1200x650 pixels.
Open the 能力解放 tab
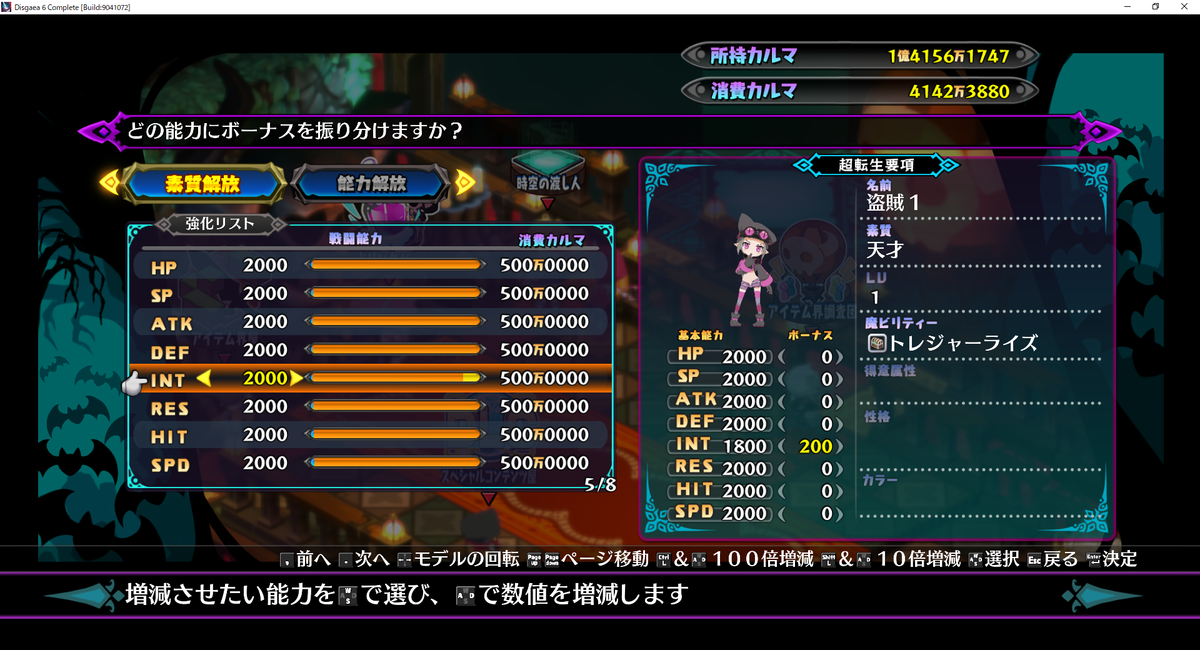pyautogui.click(x=372, y=183)
